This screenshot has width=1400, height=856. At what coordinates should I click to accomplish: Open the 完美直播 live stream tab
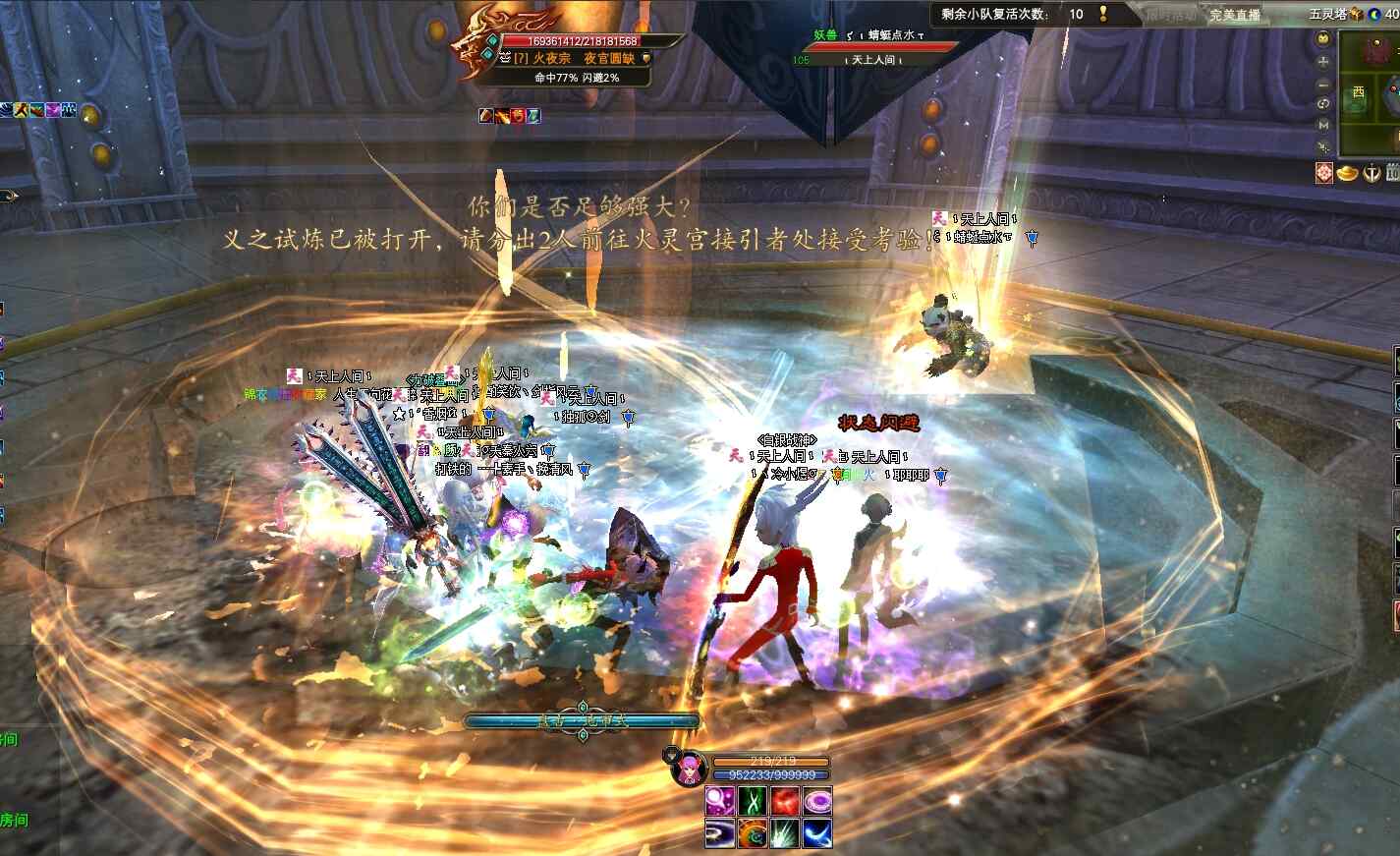click(1235, 15)
